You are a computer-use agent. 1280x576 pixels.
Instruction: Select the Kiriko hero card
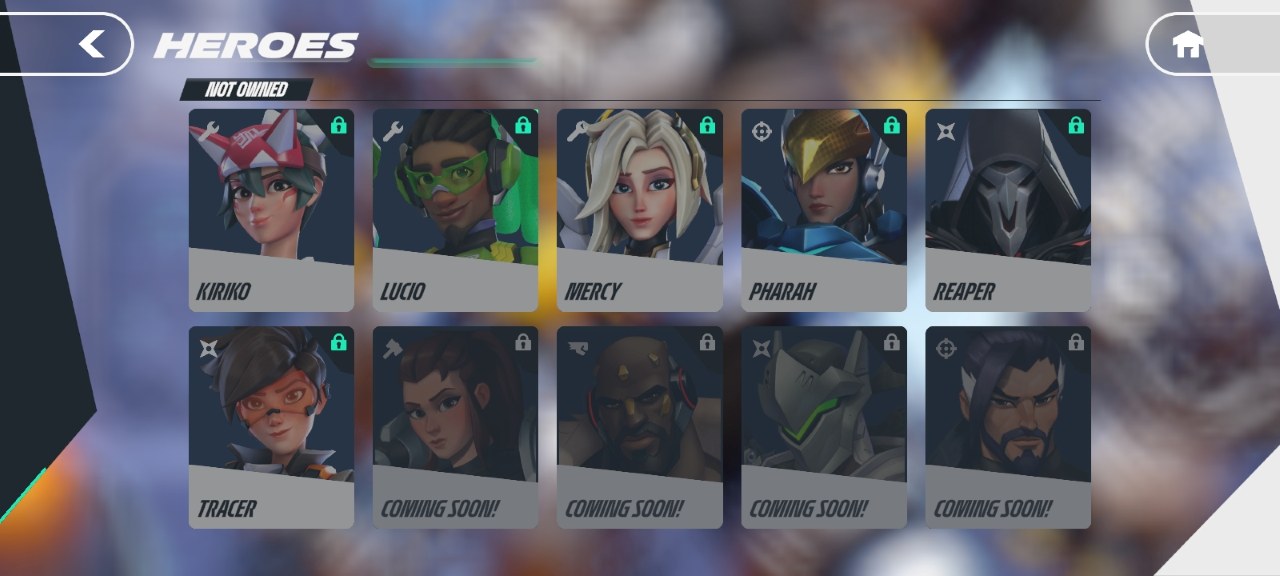point(271,210)
